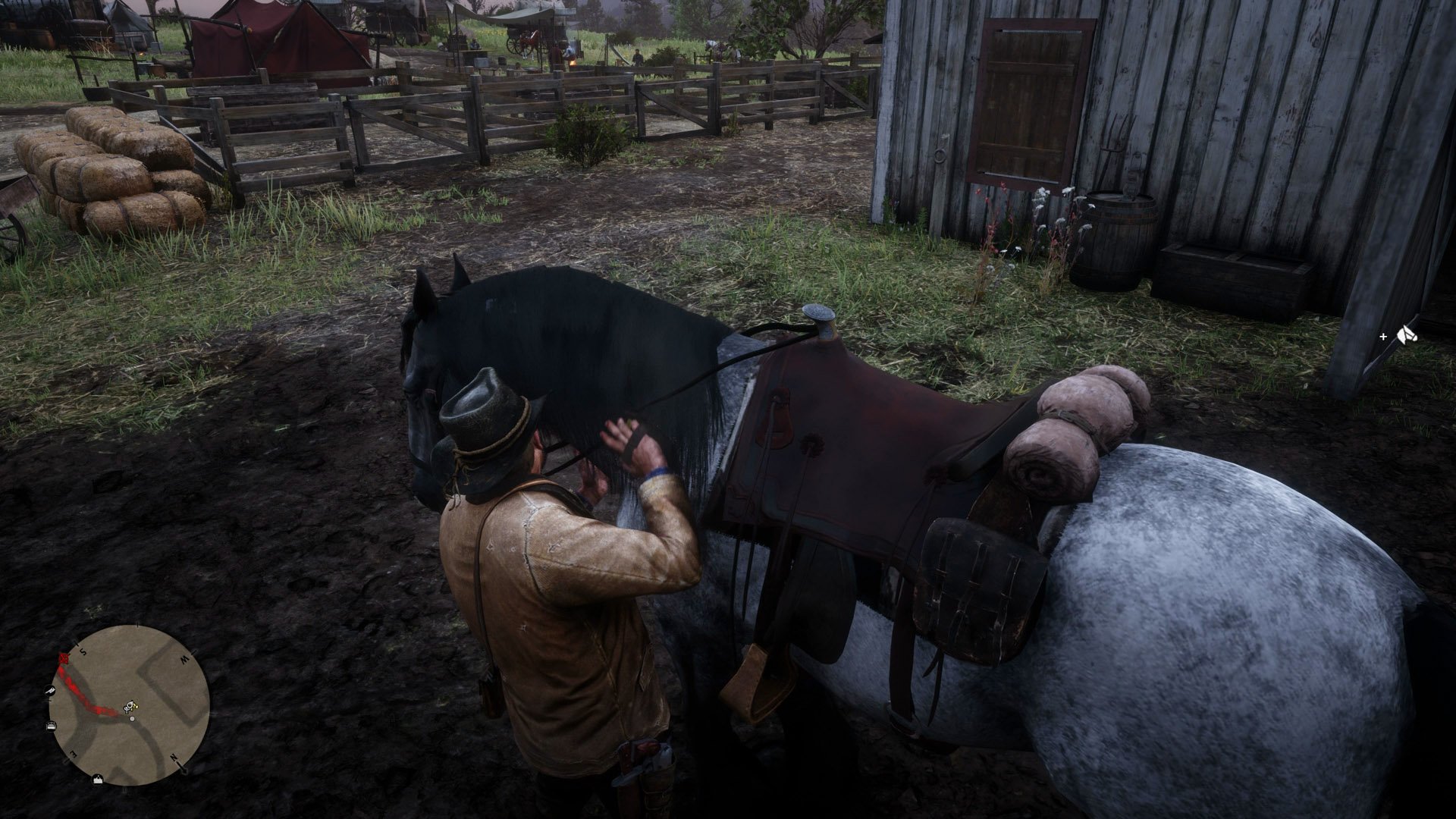Select the bed lodging icon on the minimap
The height and width of the screenshot is (819, 1456).
coord(52,725)
